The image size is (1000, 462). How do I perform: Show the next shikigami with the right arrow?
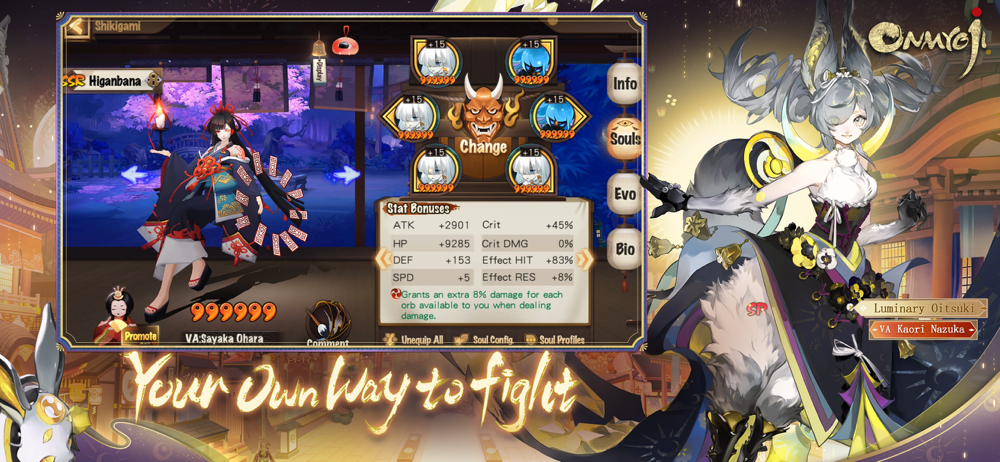(x=345, y=174)
